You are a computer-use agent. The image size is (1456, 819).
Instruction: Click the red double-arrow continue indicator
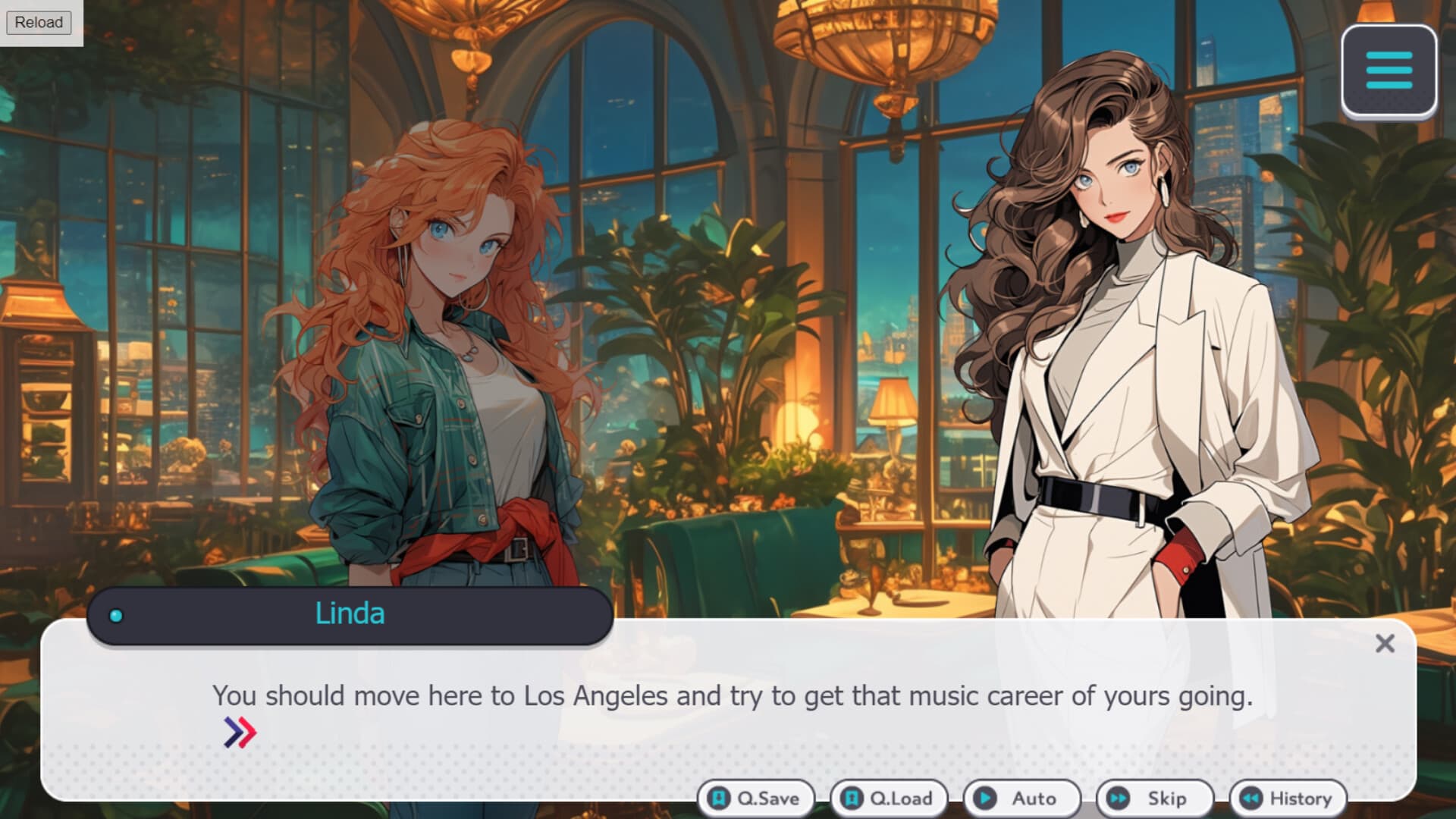[240, 732]
